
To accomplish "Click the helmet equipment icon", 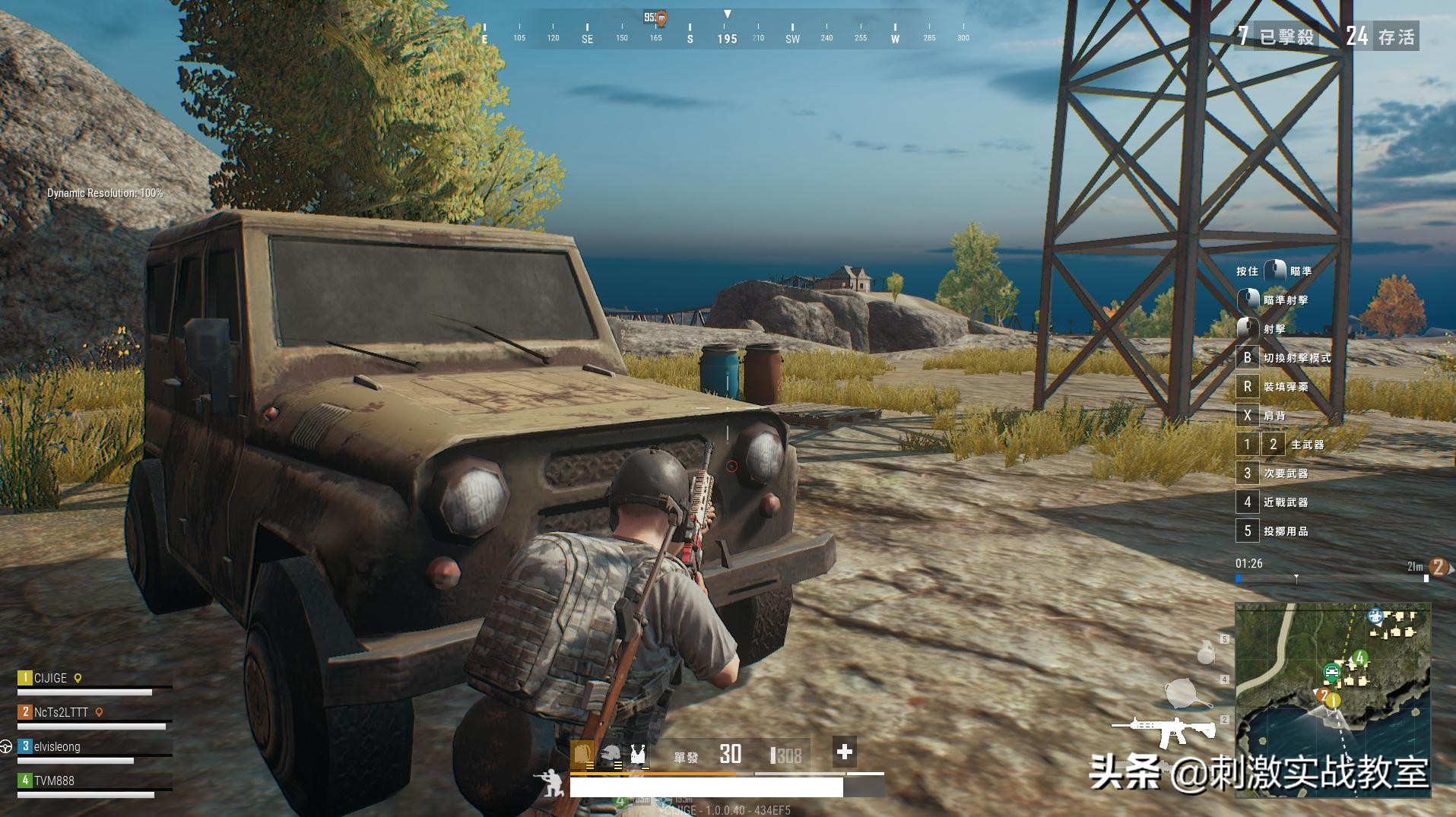I will click(610, 754).
